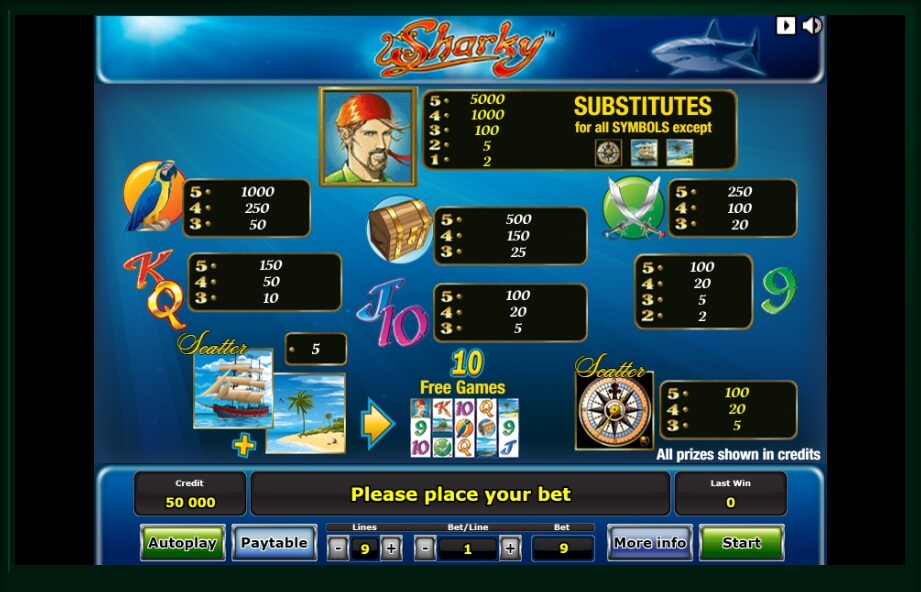Click the play arrow icon beside the speaker

pos(786,26)
